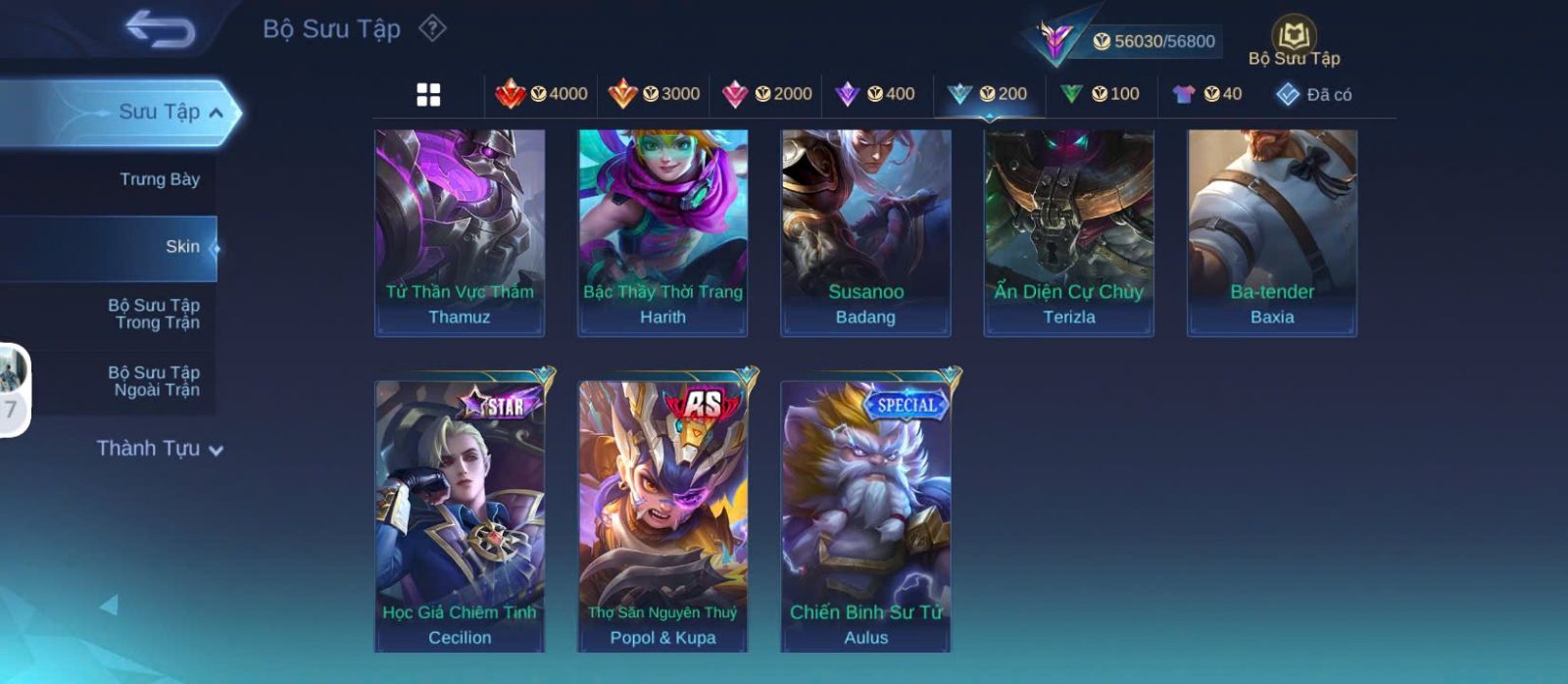Switch to the 3000 point tier
This screenshot has height=684, width=1568.
tap(654, 94)
